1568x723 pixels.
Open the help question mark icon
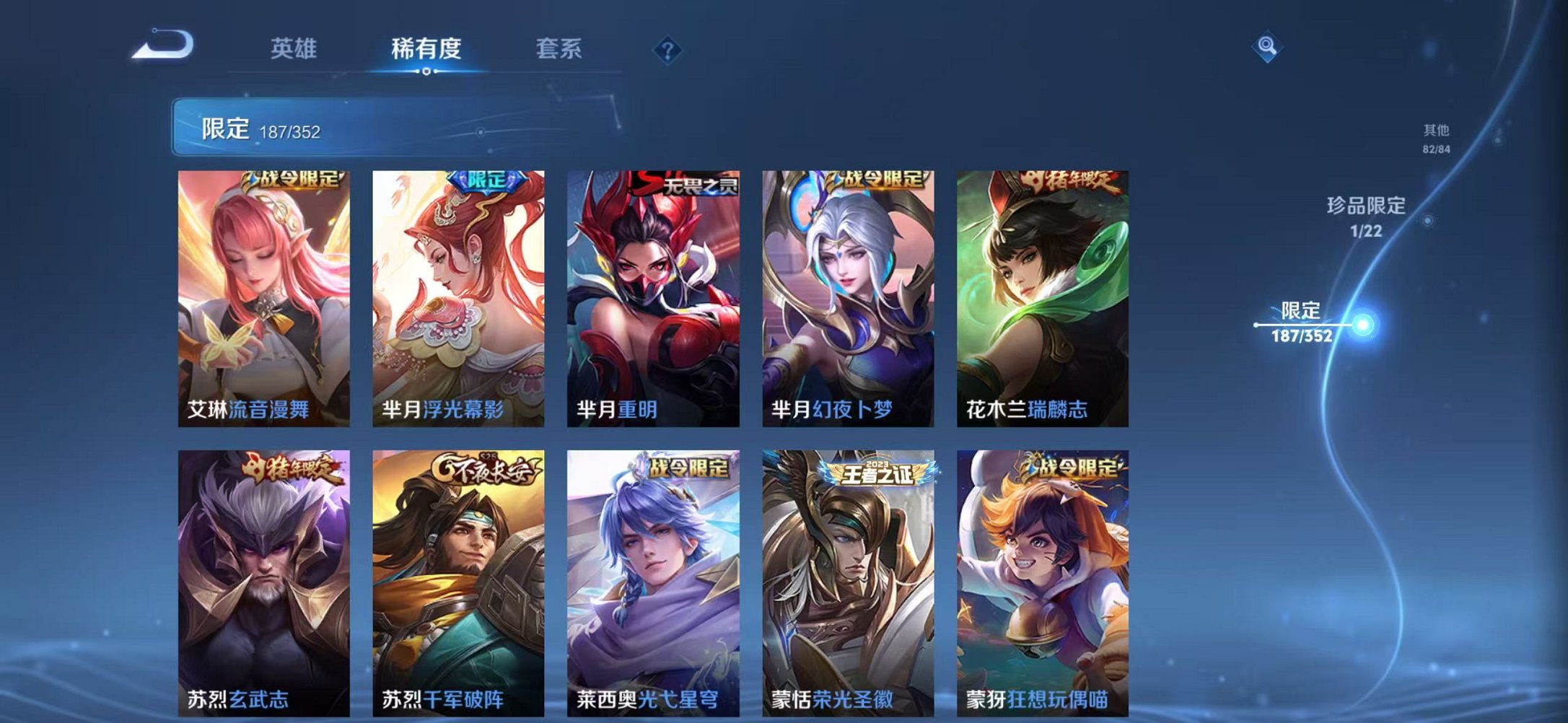tap(669, 49)
